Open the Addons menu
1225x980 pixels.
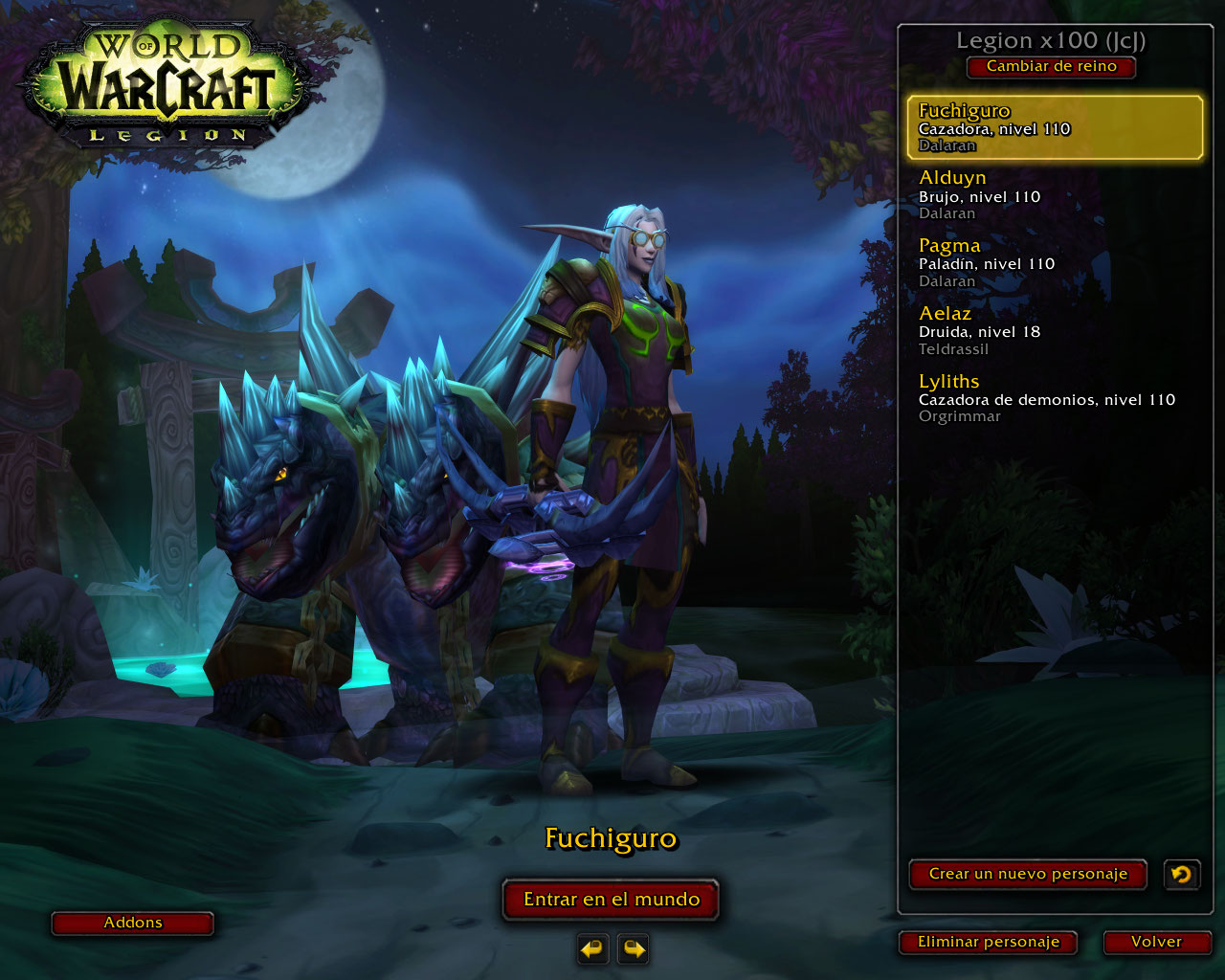(x=132, y=923)
